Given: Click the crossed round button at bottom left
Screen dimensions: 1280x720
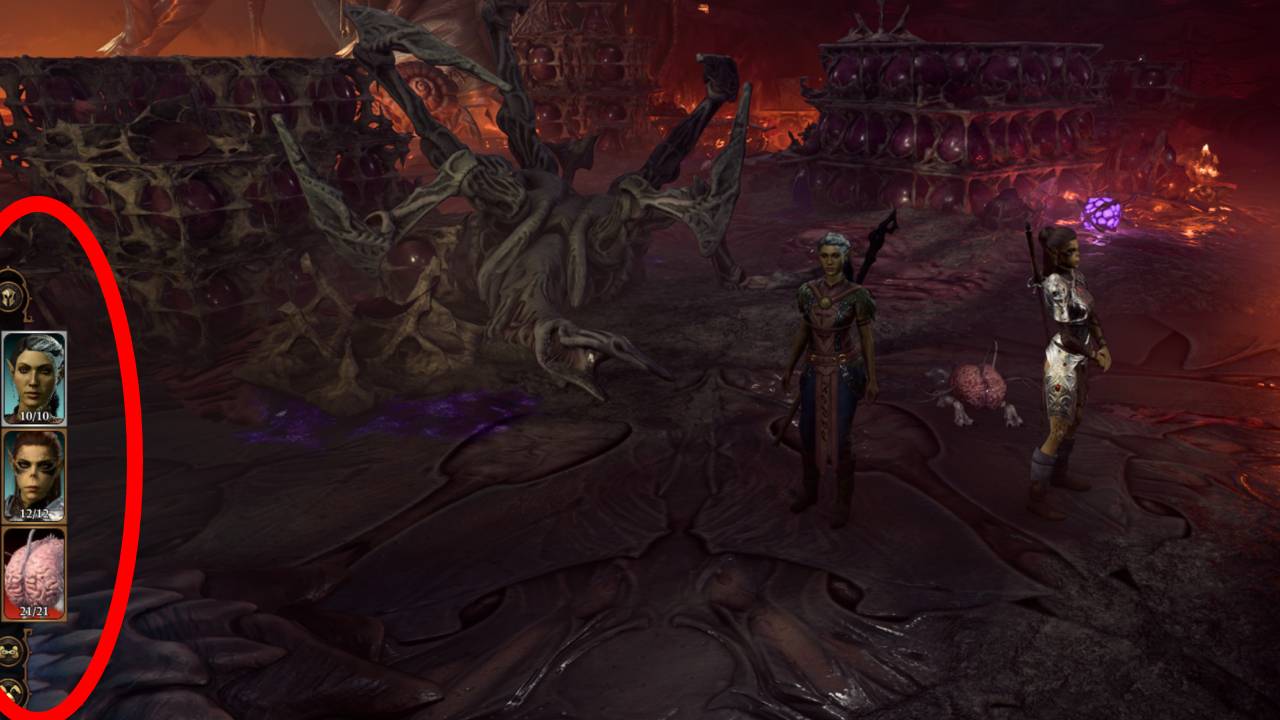Looking at the screenshot, I should (13, 692).
